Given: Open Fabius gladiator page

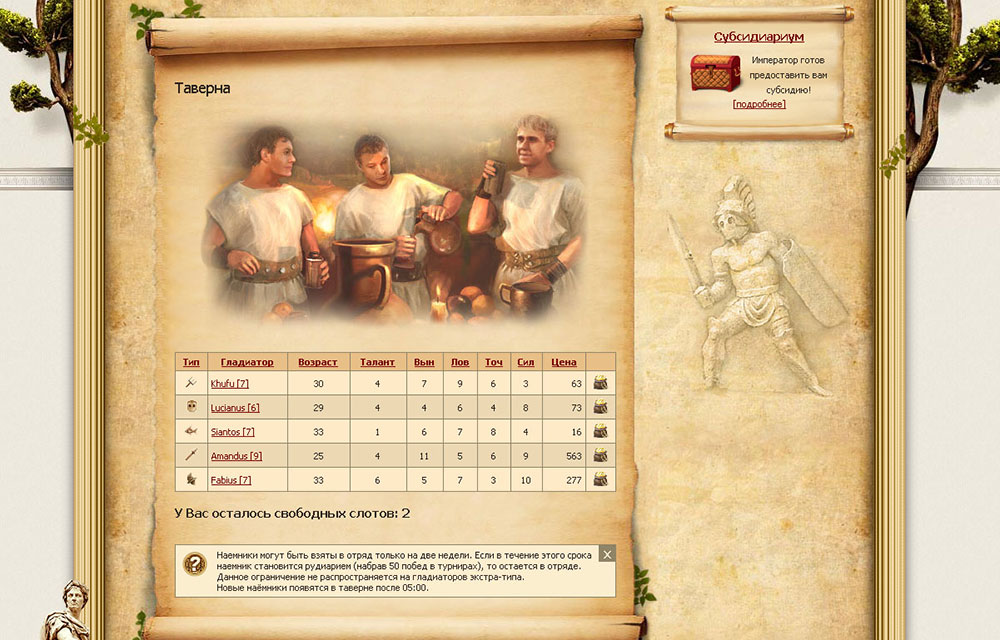Looking at the screenshot, I should tap(230, 480).
